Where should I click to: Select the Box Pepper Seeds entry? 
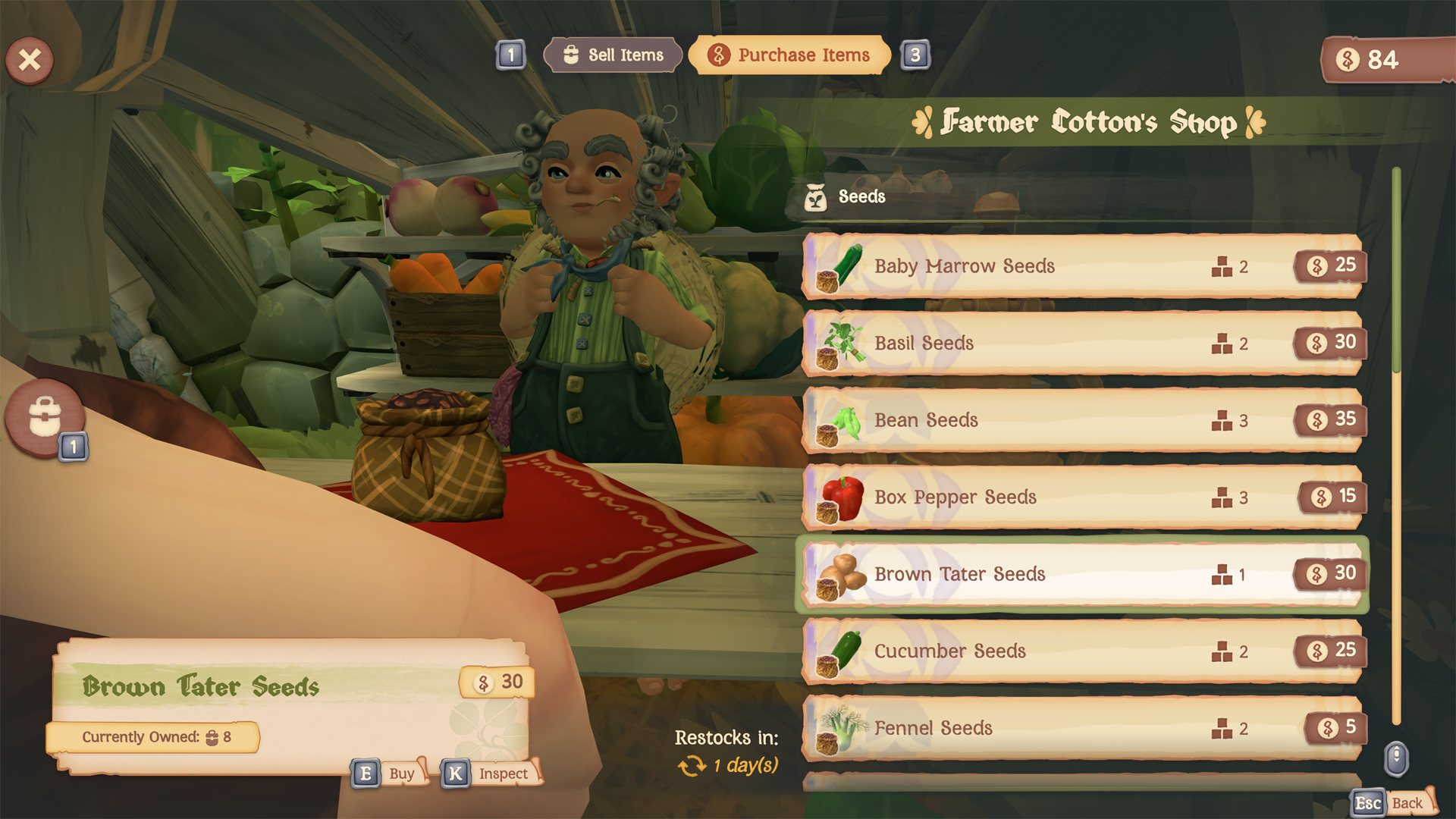(x=1082, y=497)
